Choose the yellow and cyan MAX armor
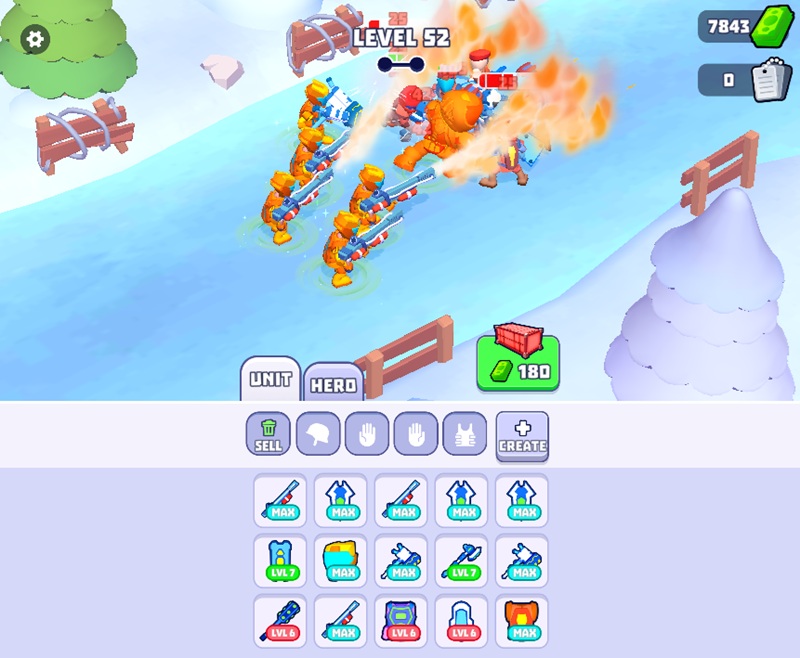This screenshot has height=658, width=800. point(341,561)
